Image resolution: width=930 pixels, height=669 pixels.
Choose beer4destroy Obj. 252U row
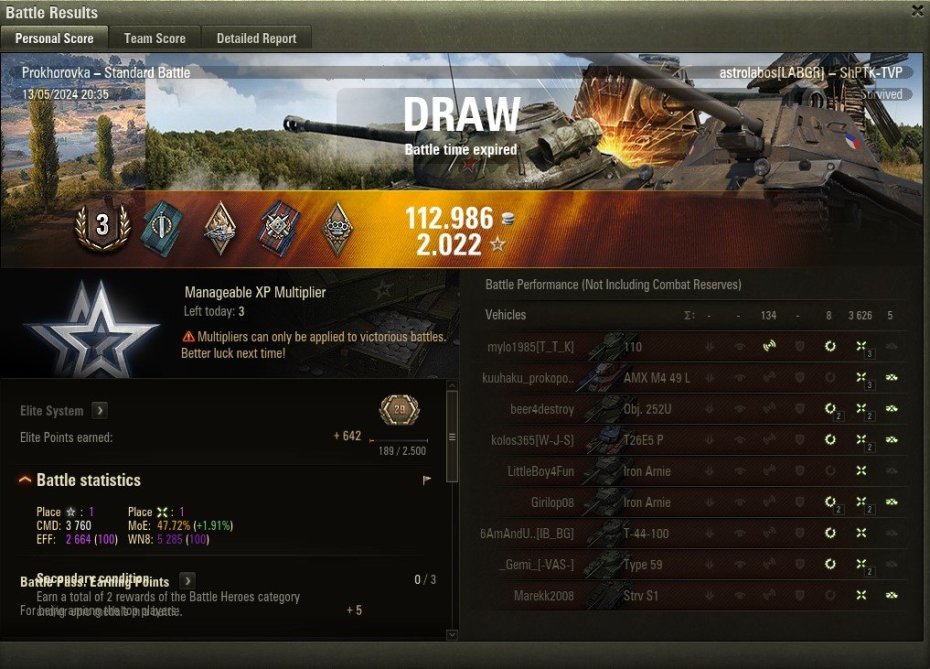(x=690, y=409)
